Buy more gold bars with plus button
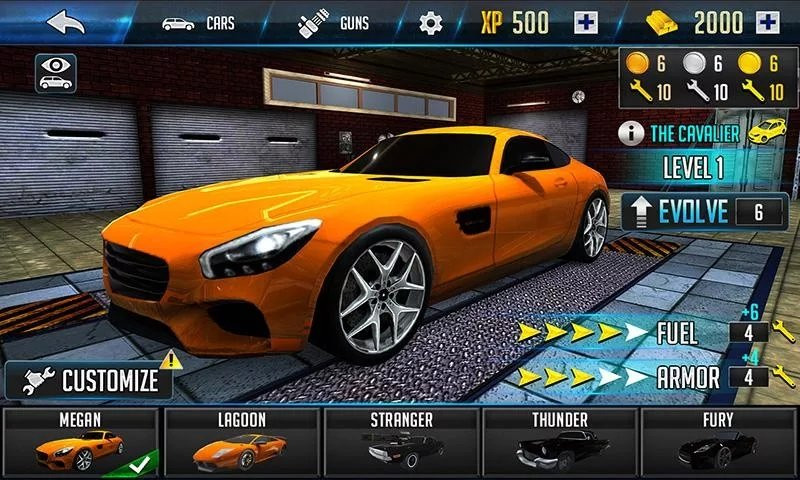The image size is (800, 480). coord(768,22)
